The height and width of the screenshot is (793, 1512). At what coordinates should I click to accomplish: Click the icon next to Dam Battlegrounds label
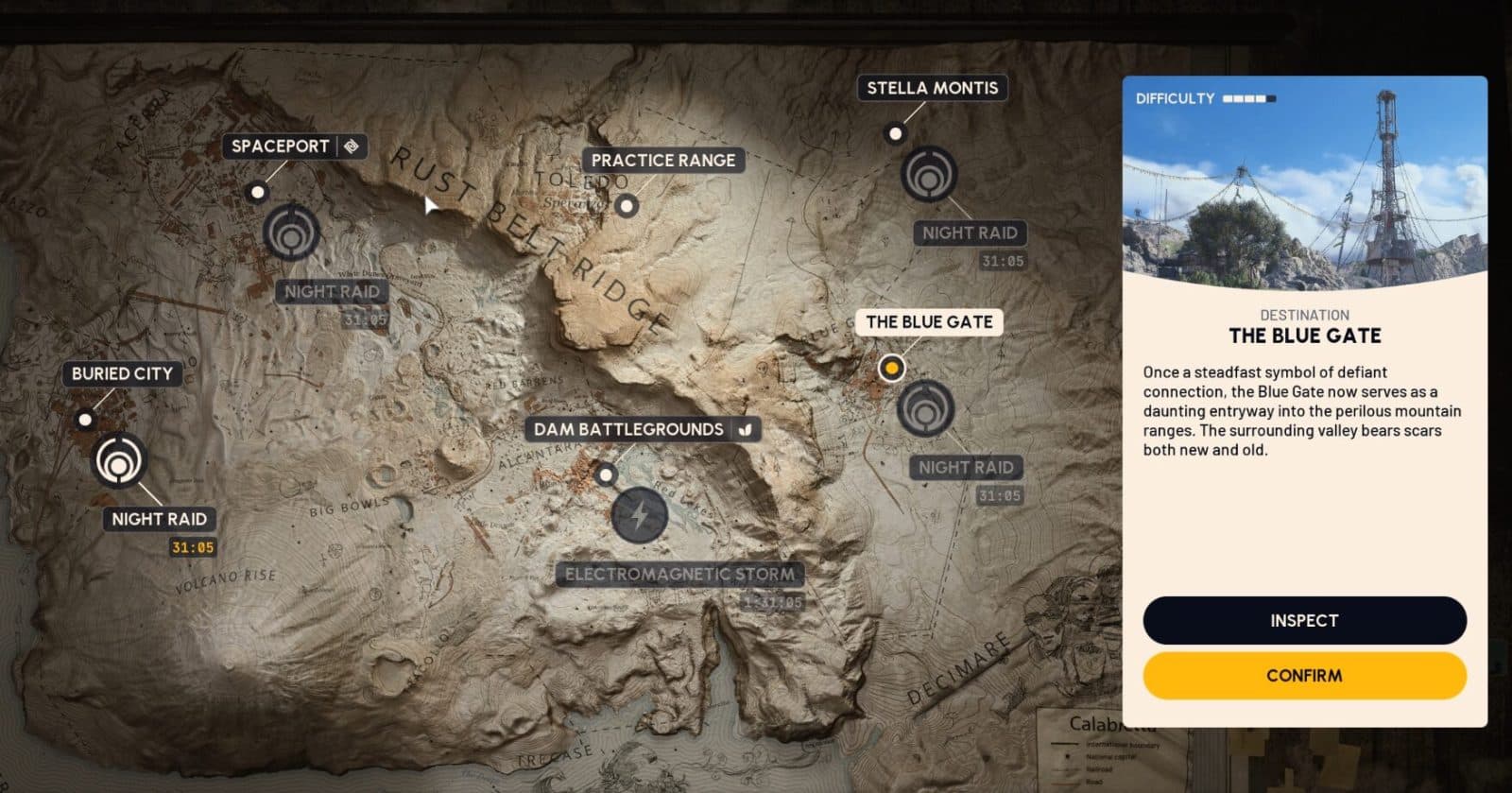(746, 429)
